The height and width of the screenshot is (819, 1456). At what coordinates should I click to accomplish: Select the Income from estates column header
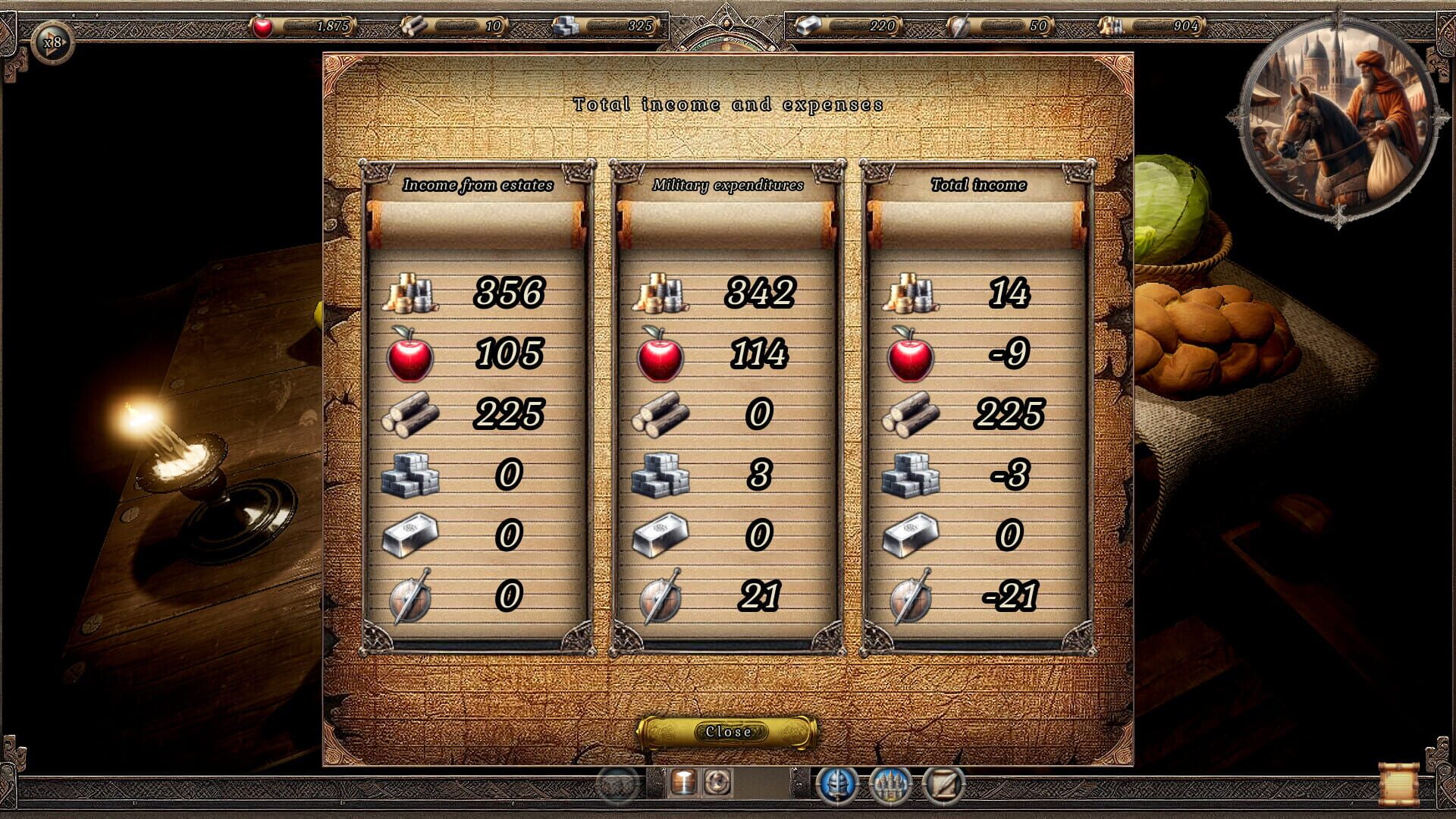480,184
